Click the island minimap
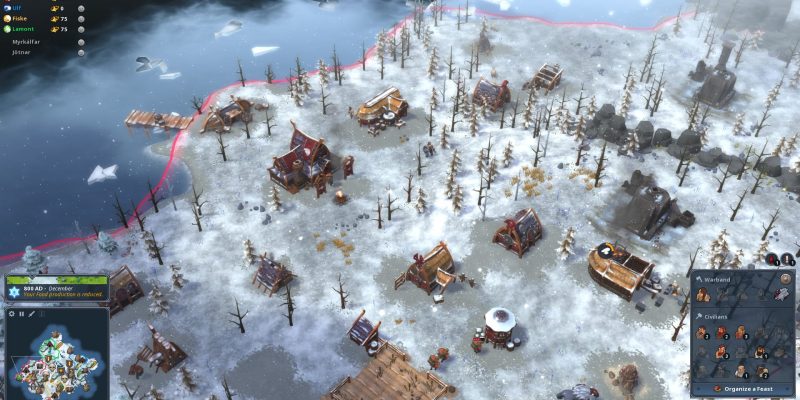The height and width of the screenshot is (400, 800). click(x=56, y=362)
